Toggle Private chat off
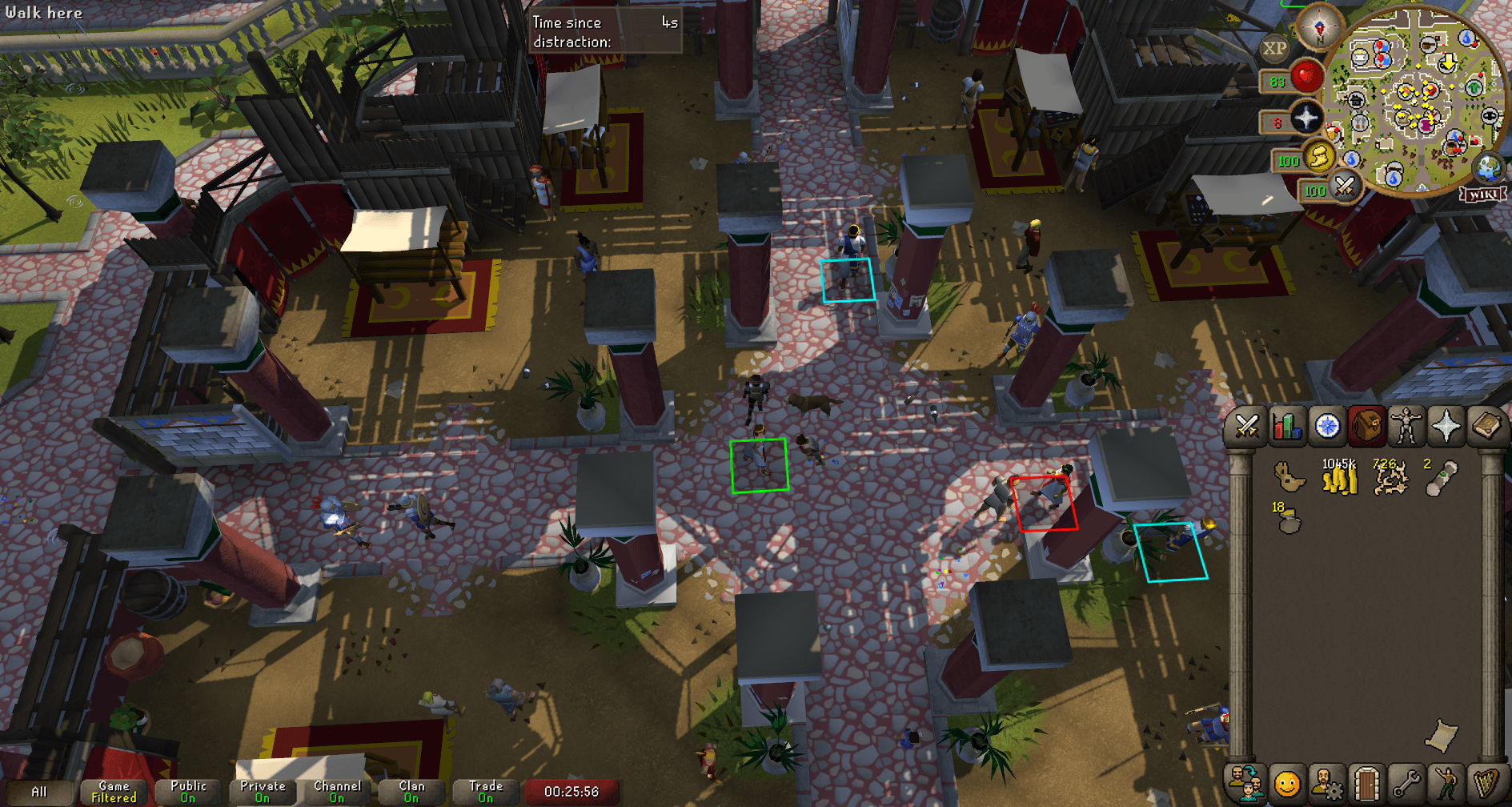Screen dimensions: 1512x807 [x=263, y=791]
